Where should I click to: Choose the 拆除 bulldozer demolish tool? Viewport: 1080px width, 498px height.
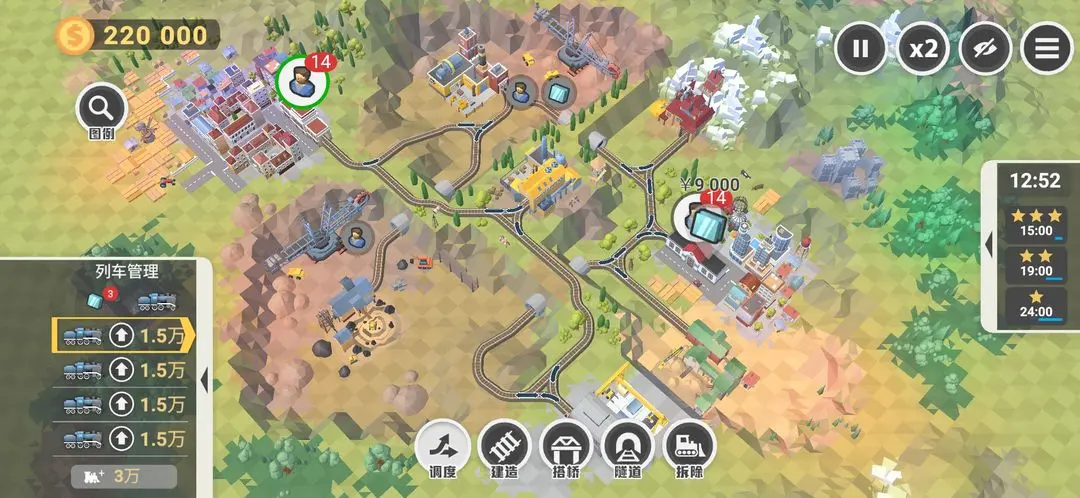pos(690,447)
